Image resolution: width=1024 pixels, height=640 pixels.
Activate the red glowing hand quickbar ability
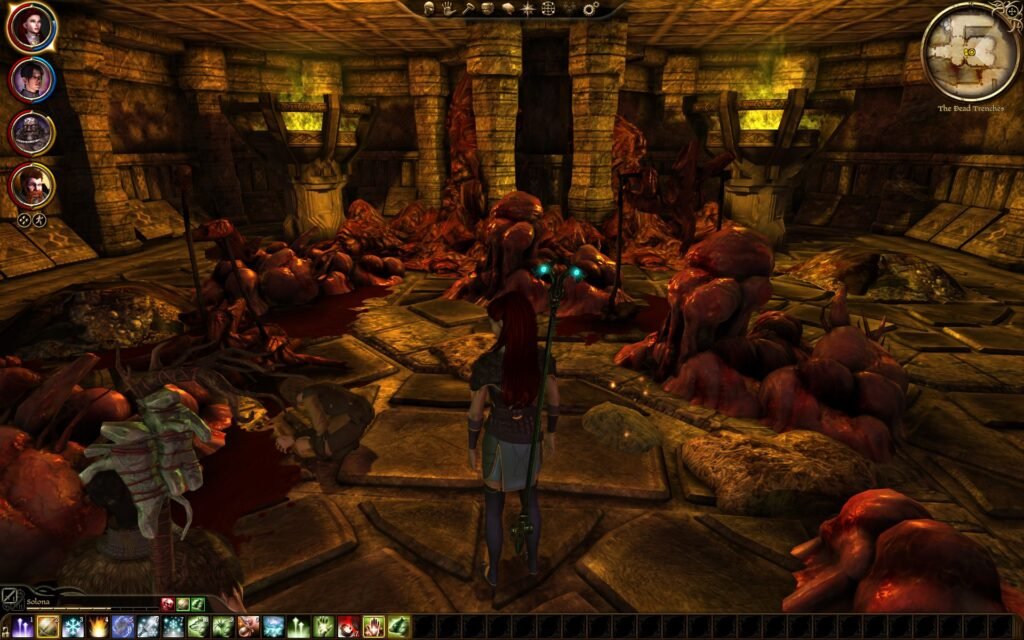(373, 627)
